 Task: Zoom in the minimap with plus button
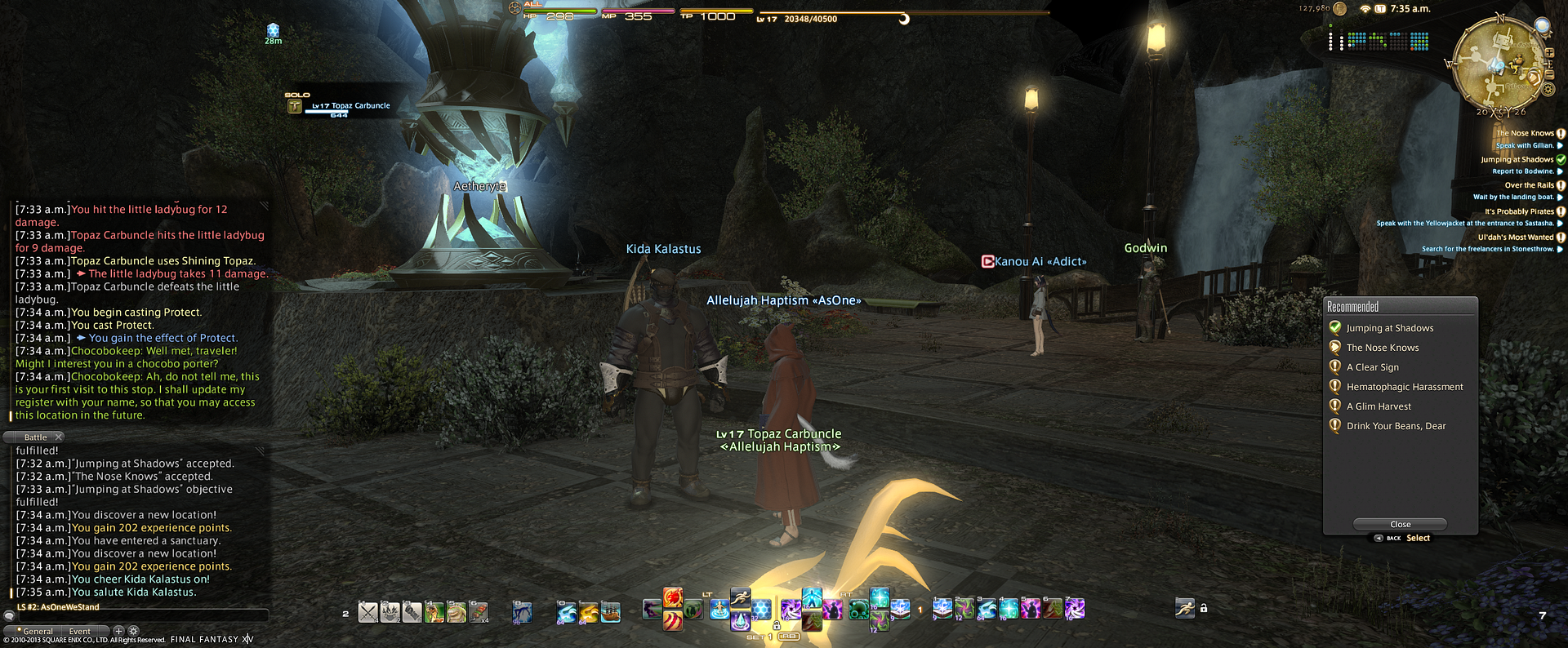pyautogui.click(x=1549, y=53)
